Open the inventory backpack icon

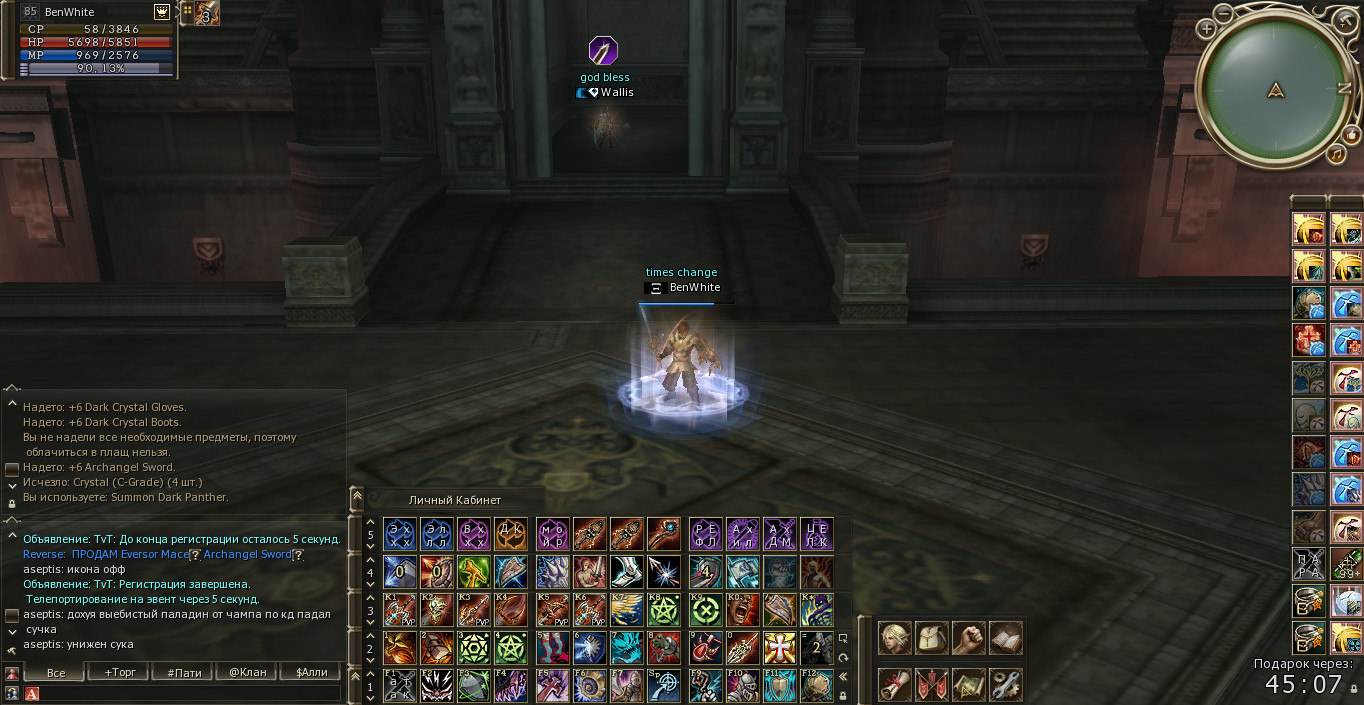(x=931, y=638)
